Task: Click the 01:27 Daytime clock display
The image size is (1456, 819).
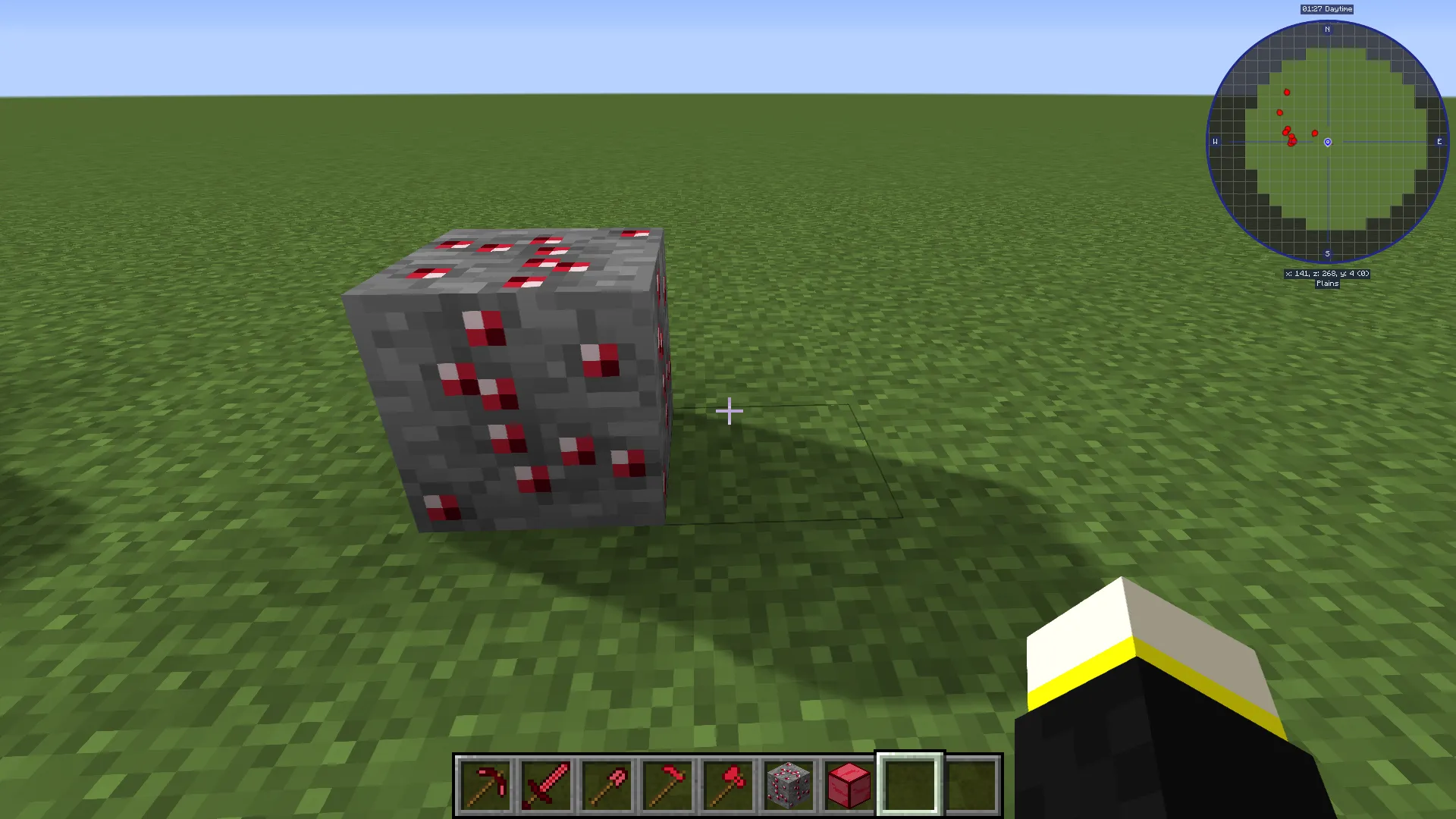Action: [x=1326, y=8]
